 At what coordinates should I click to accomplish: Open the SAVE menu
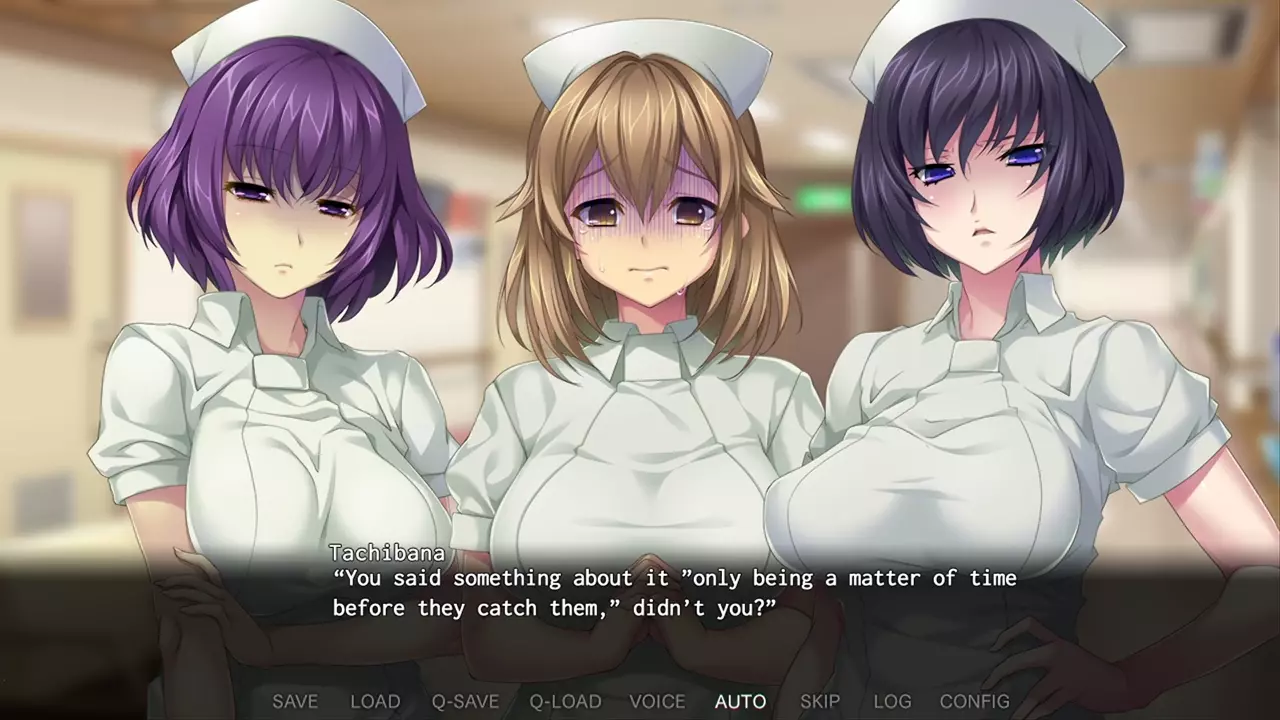(295, 701)
